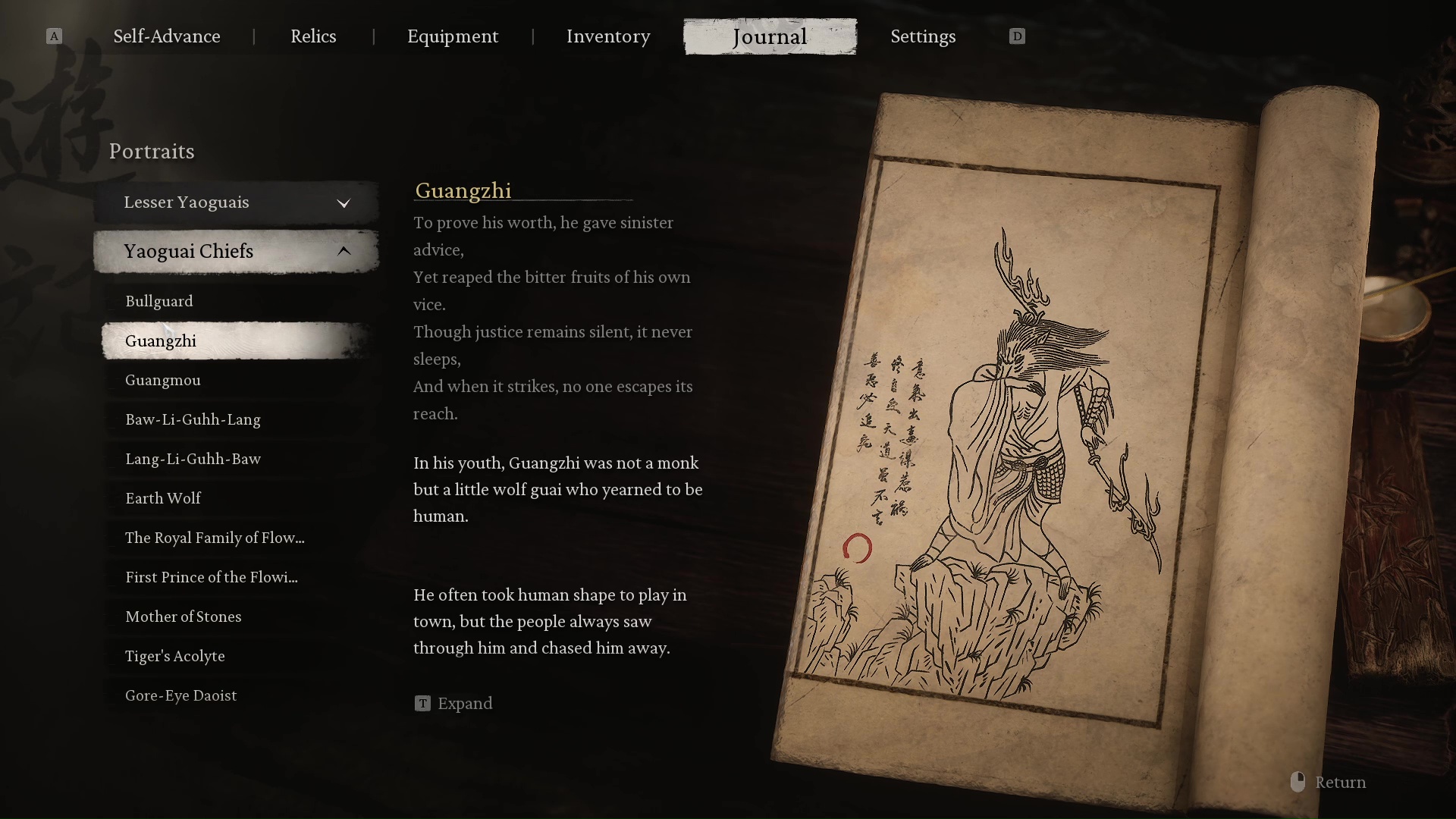This screenshot has width=1456, height=819.
Task: Switch to the Self-Advance tab
Action: [167, 36]
